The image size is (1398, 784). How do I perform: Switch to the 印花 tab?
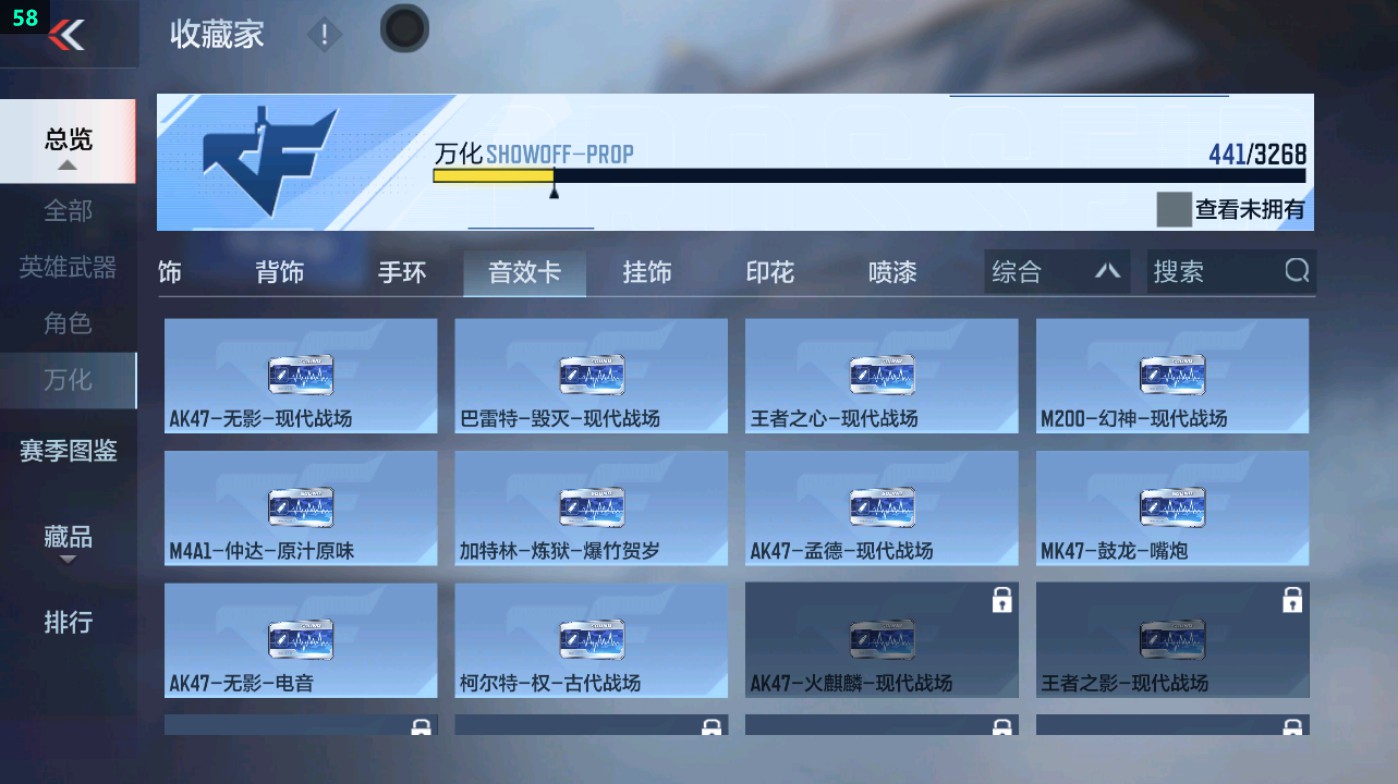769,271
